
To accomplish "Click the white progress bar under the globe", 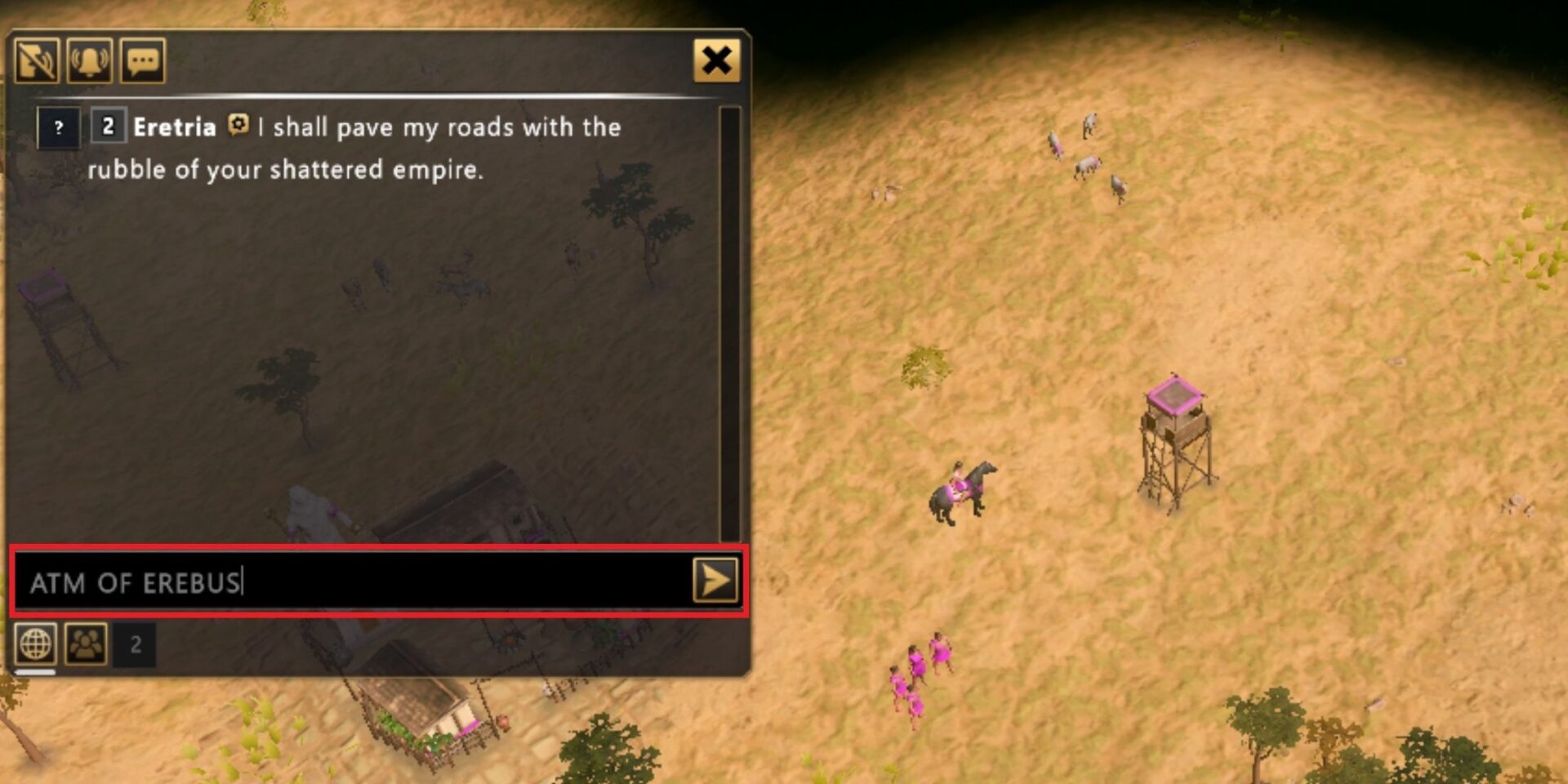I will [37, 673].
